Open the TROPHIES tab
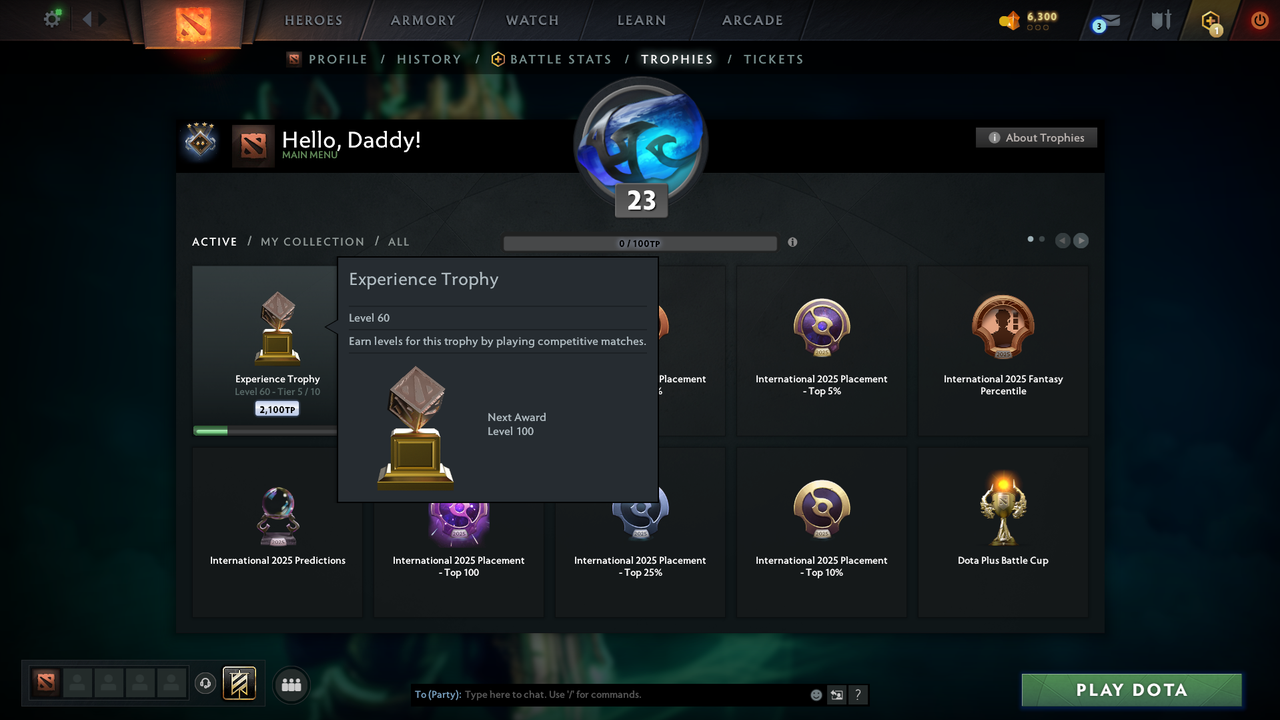The width and height of the screenshot is (1280, 720). tap(676, 59)
